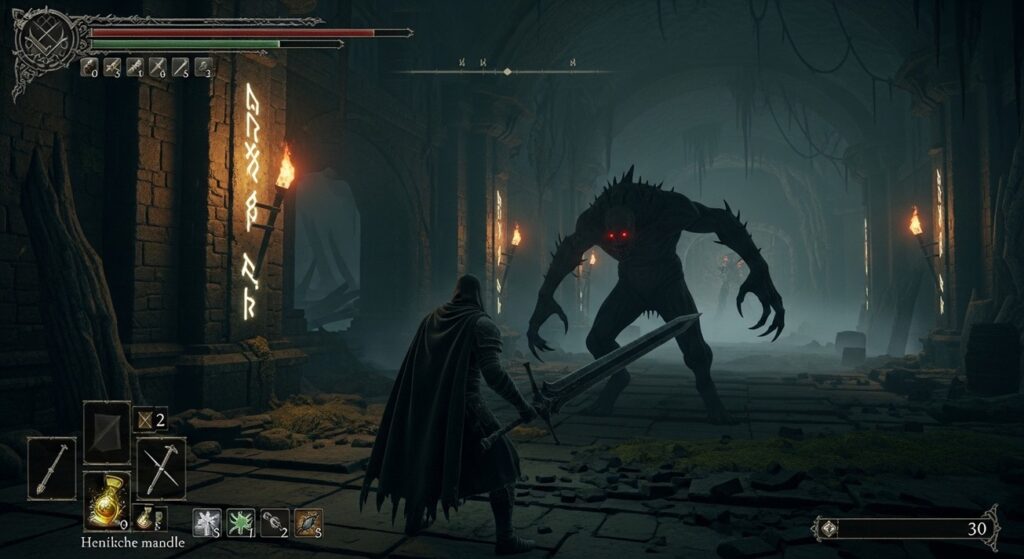The width and height of the screenshot is (1024, 559).
Task: Select the dark shield spell slot
Action: [106, 432]
